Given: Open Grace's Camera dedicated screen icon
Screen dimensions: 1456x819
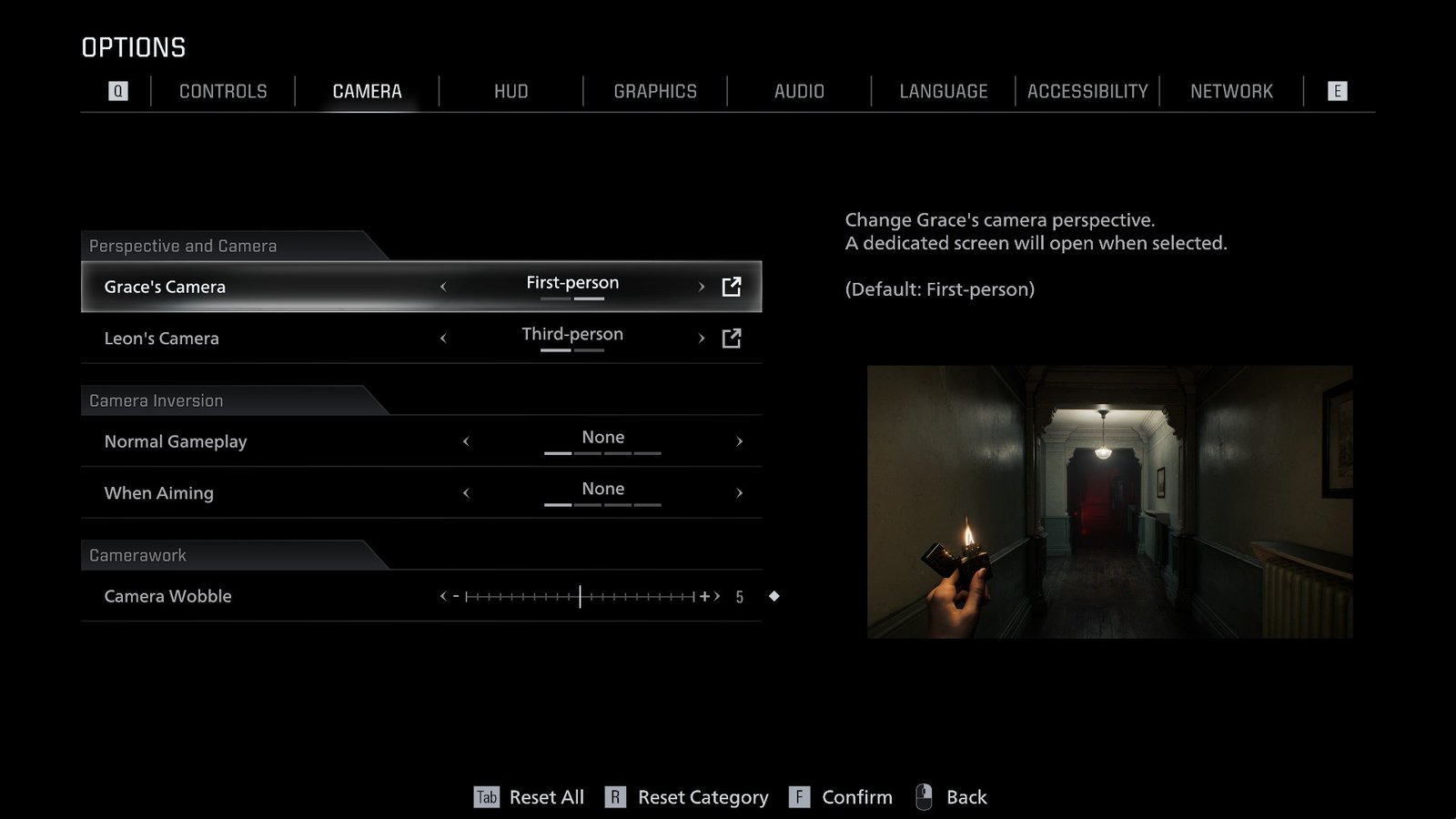Looking at the screenshot, I should [x=731, y=286].
